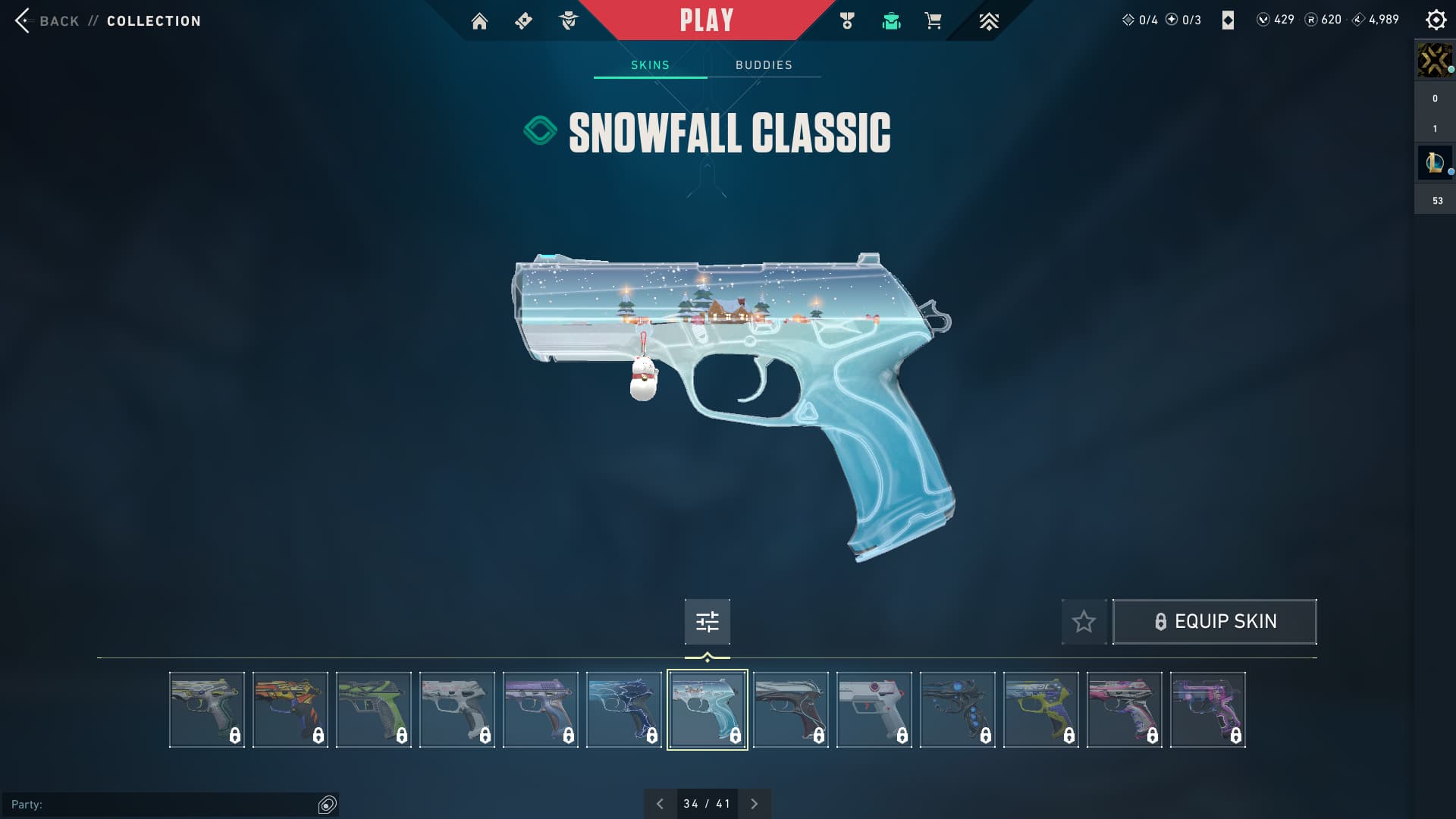Open the settings gear icon
Screen dimensions: 1456x819
click(x=1436, y=20)
